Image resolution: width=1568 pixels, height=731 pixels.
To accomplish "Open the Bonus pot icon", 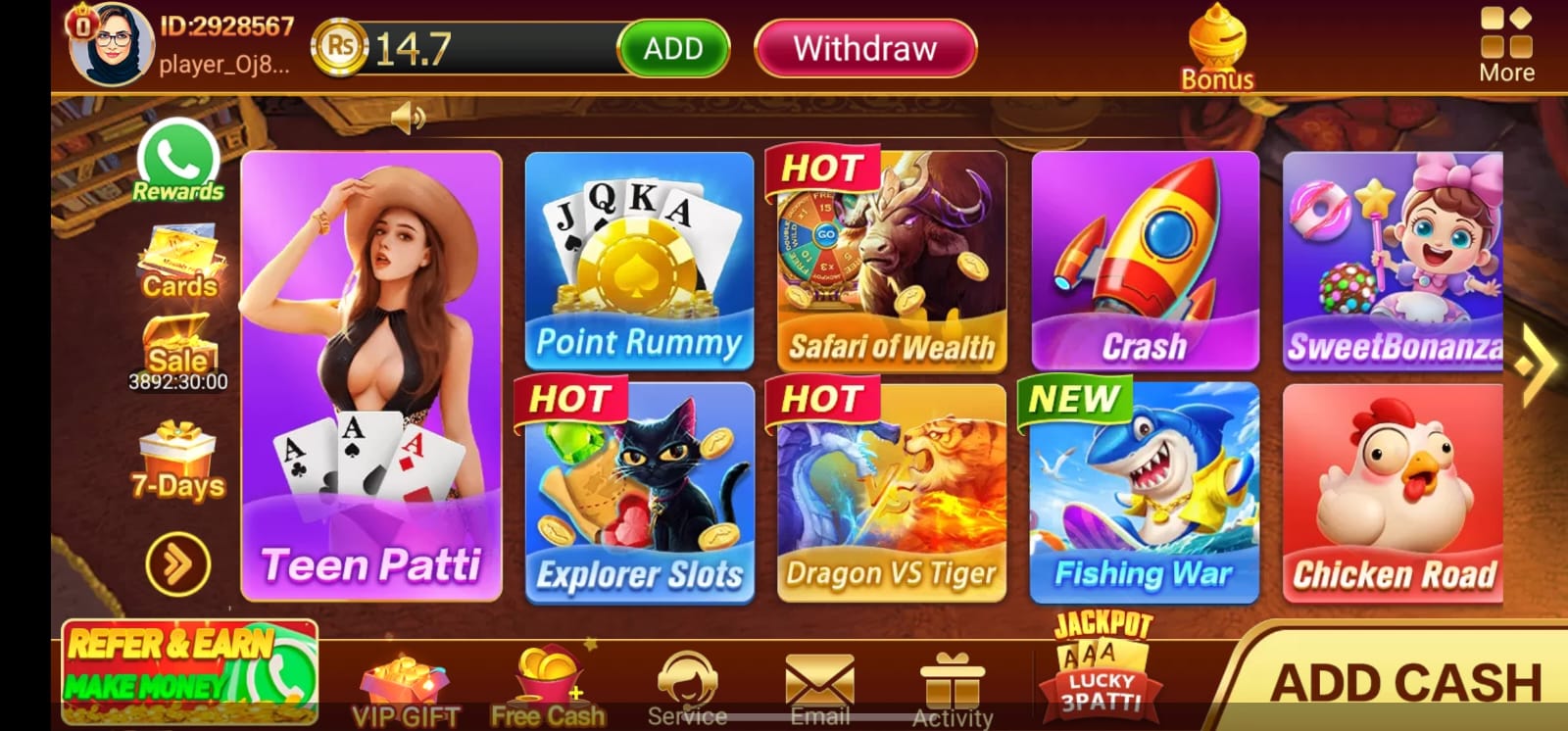I will click(1217, 44).
